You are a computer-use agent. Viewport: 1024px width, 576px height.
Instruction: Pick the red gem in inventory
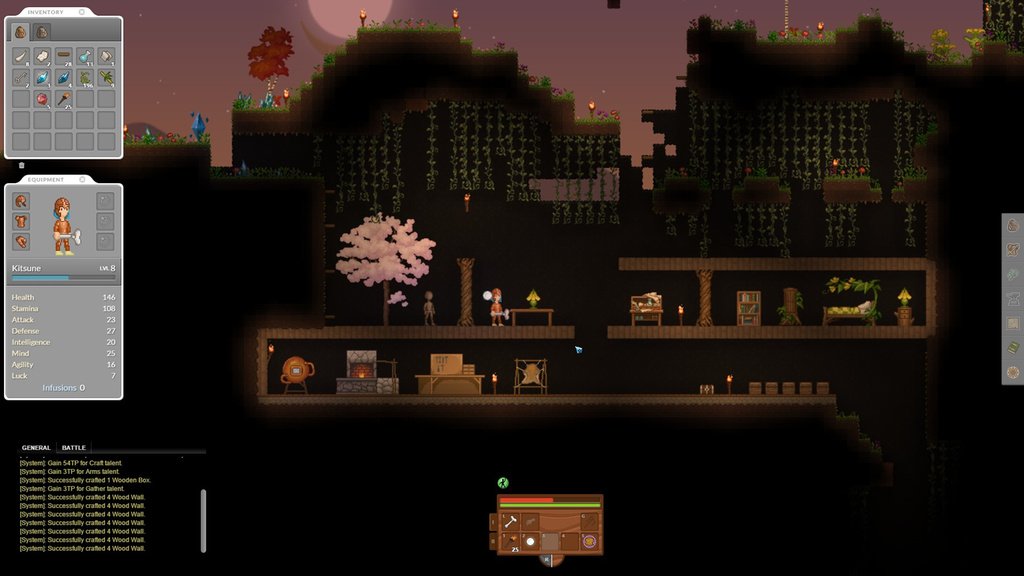[x=42, y=98]
